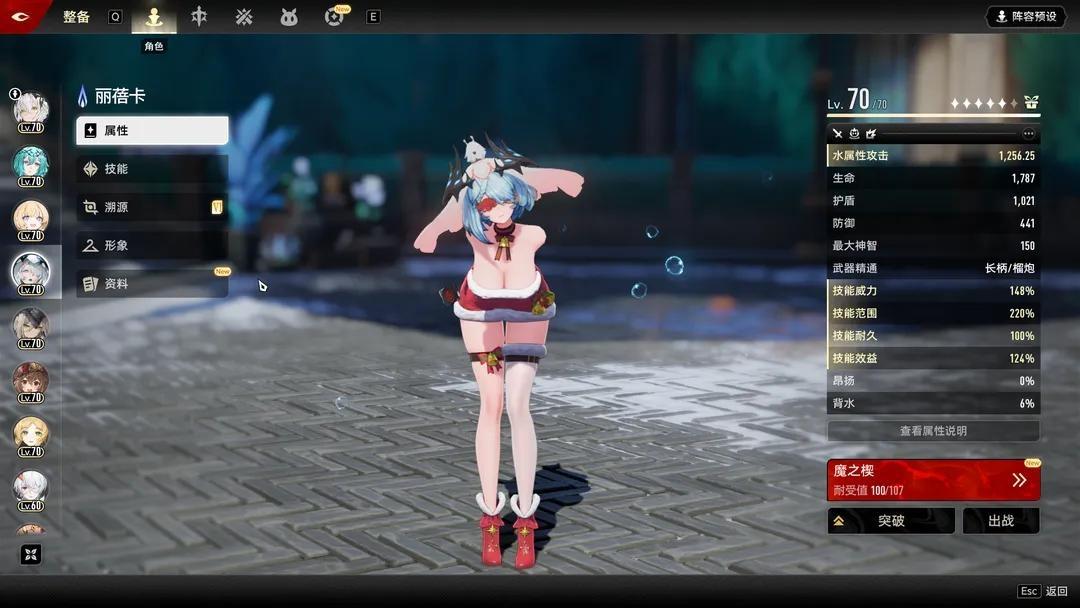Click the 返回 back button
Screen dimensions: 1080x608
click(x=1044, y=592)
